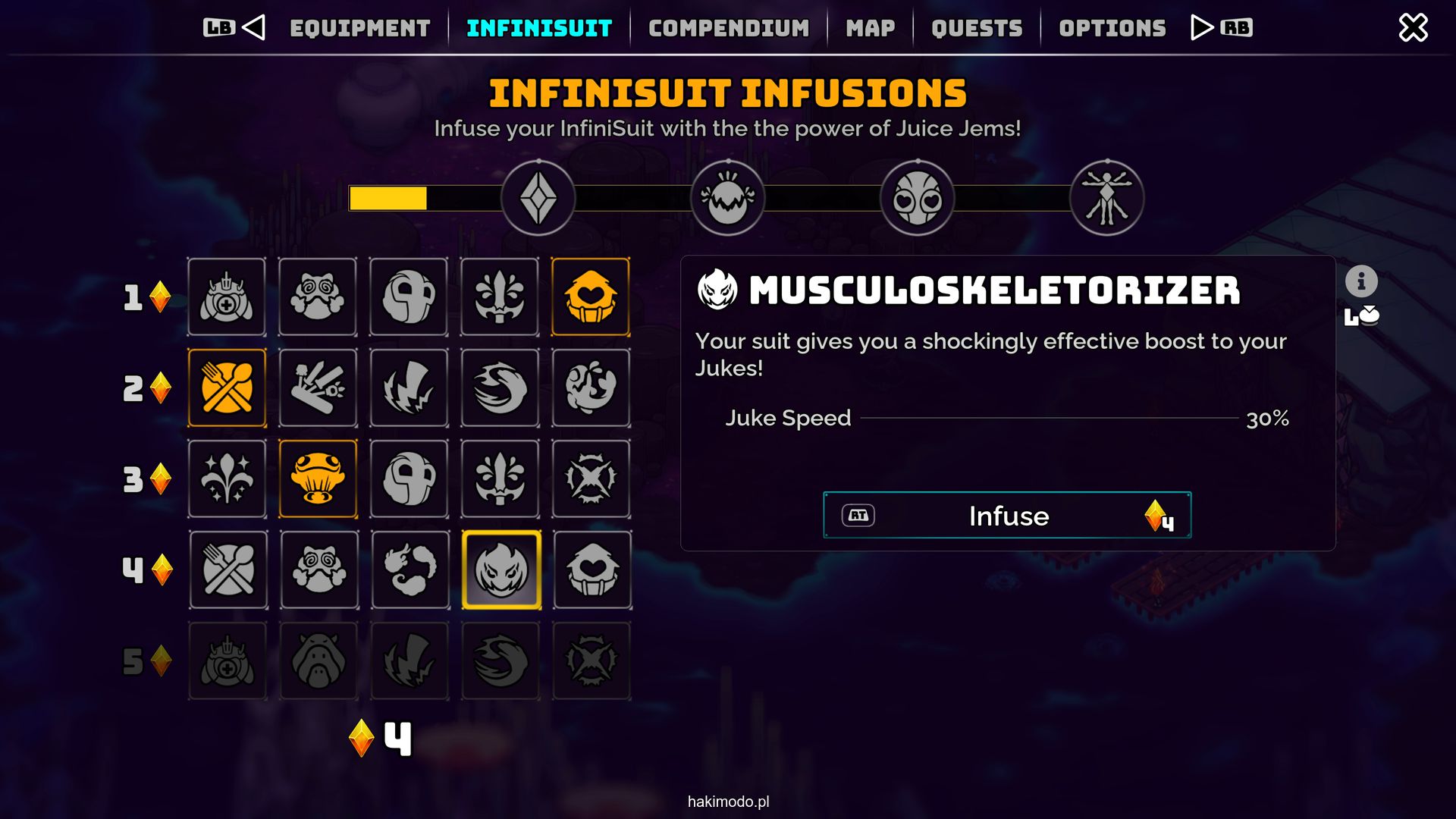Select the Swiss army knife infusion
This screenshot has width=1456, height=819.
pyautogui.click(x=318, y=388)
